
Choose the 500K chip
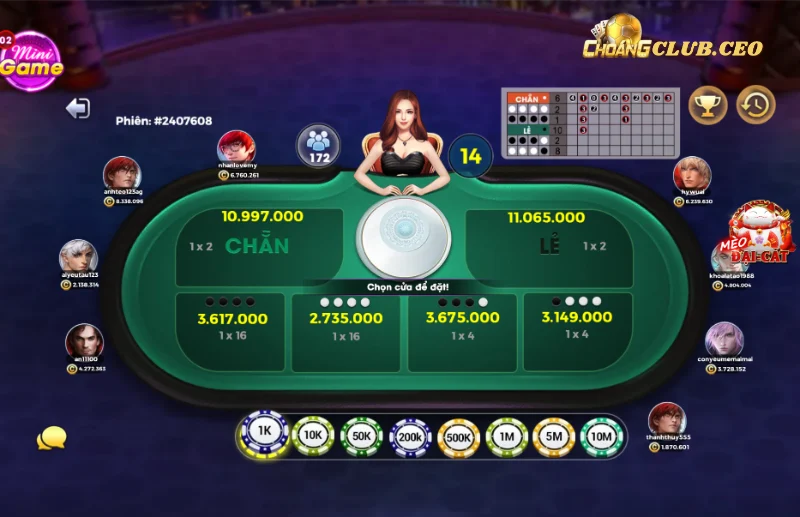[459, 437]
